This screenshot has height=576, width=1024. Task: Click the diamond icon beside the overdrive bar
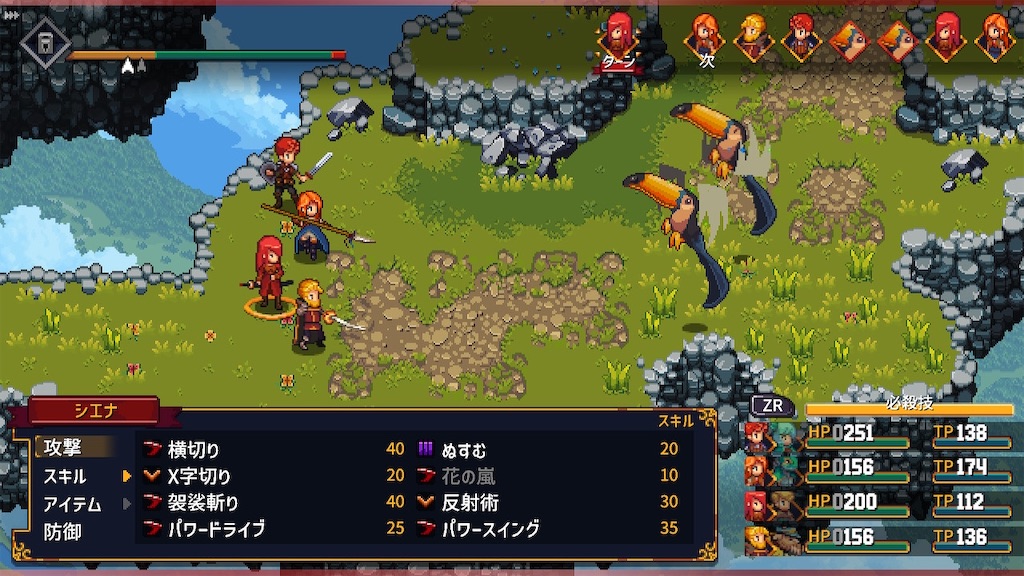pos(44,43)
